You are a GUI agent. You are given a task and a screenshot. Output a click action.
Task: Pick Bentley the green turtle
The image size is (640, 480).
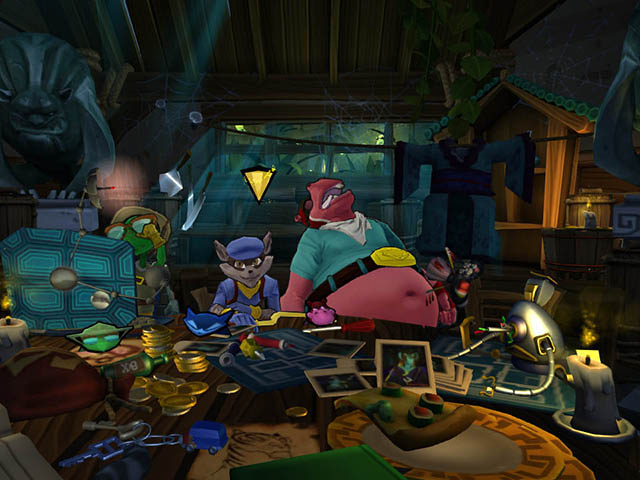tap(138, 240)
